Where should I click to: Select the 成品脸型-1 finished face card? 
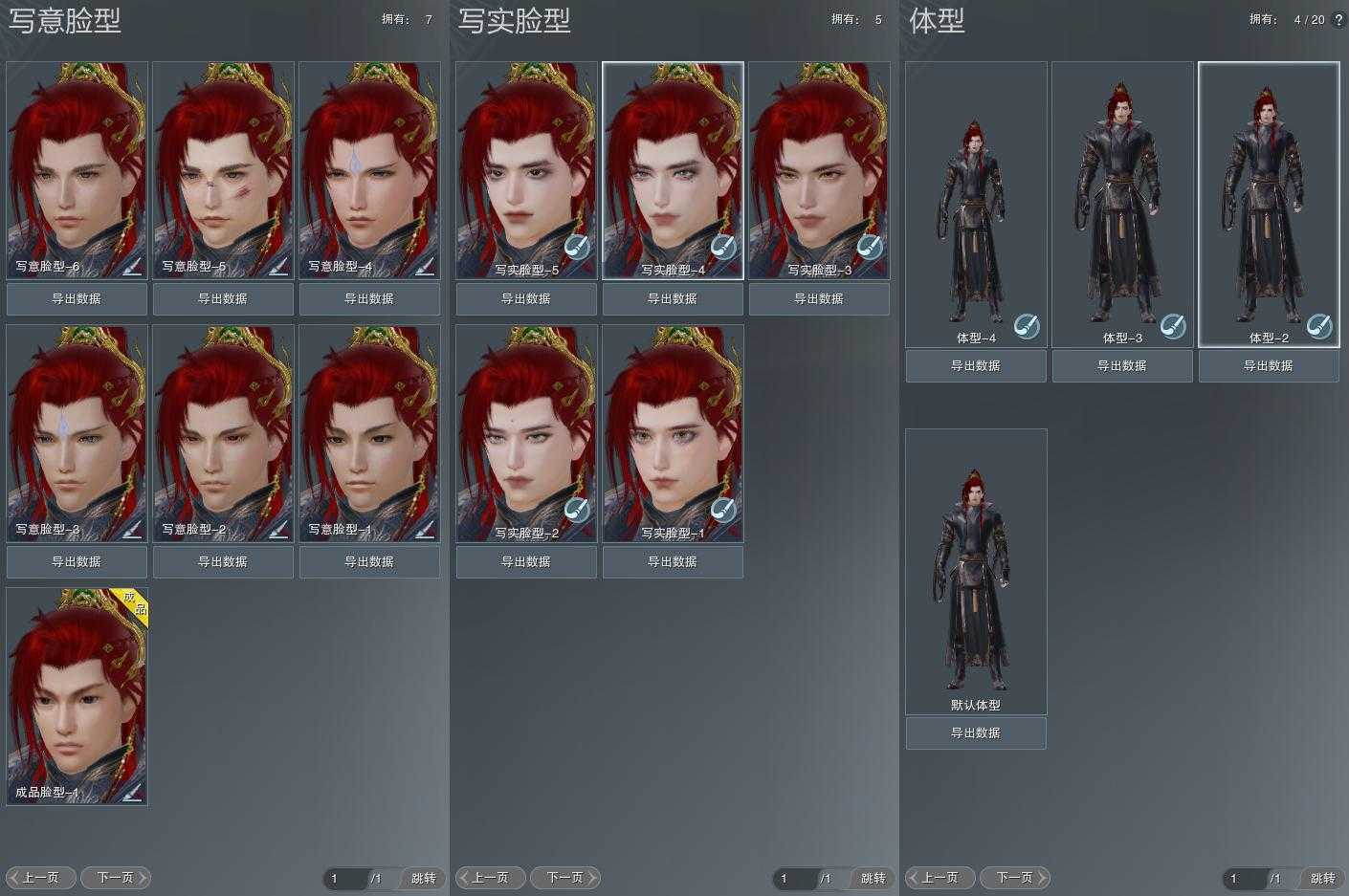point(77,696)
